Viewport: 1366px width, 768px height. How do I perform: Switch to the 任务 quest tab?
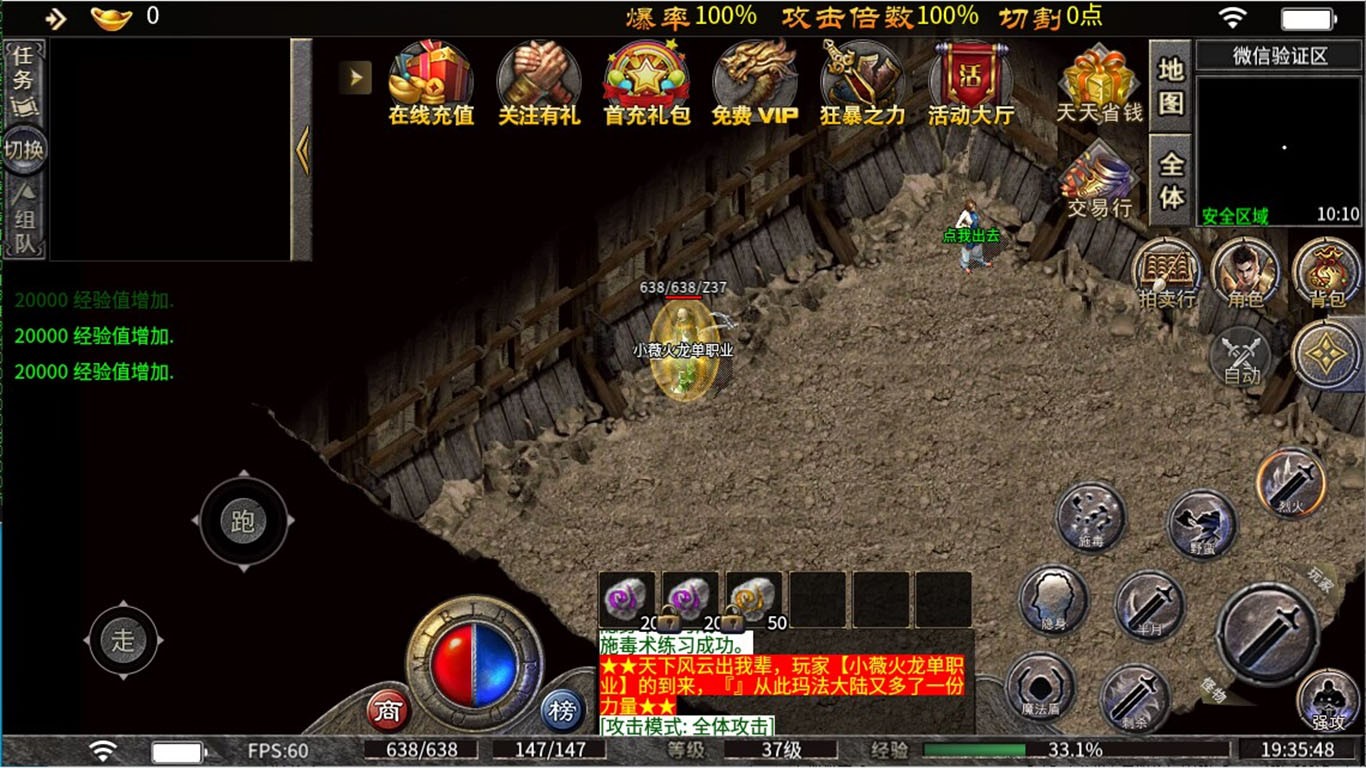(22, 68)
